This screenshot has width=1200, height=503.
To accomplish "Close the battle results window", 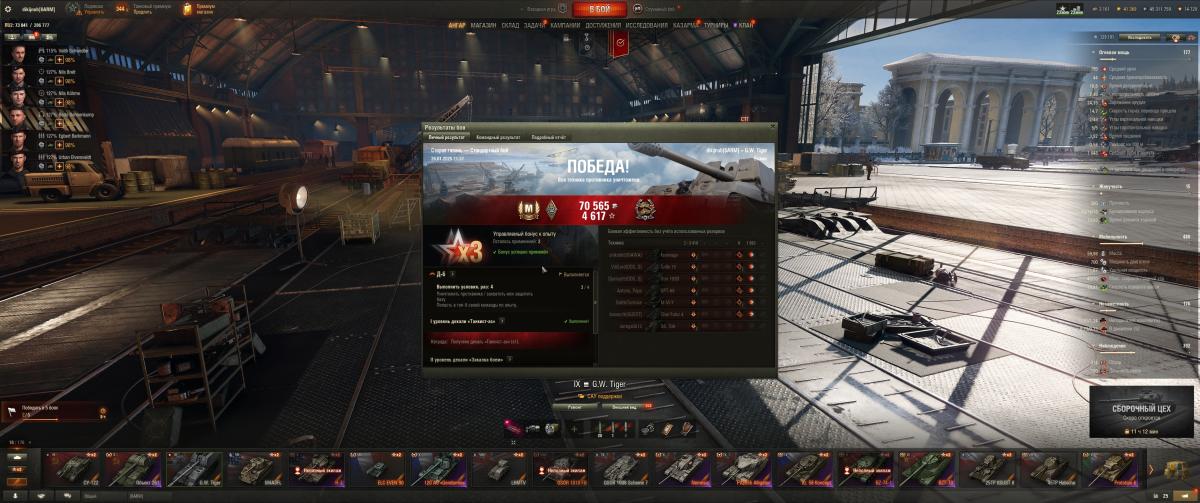I will click(x=771, y=128).
